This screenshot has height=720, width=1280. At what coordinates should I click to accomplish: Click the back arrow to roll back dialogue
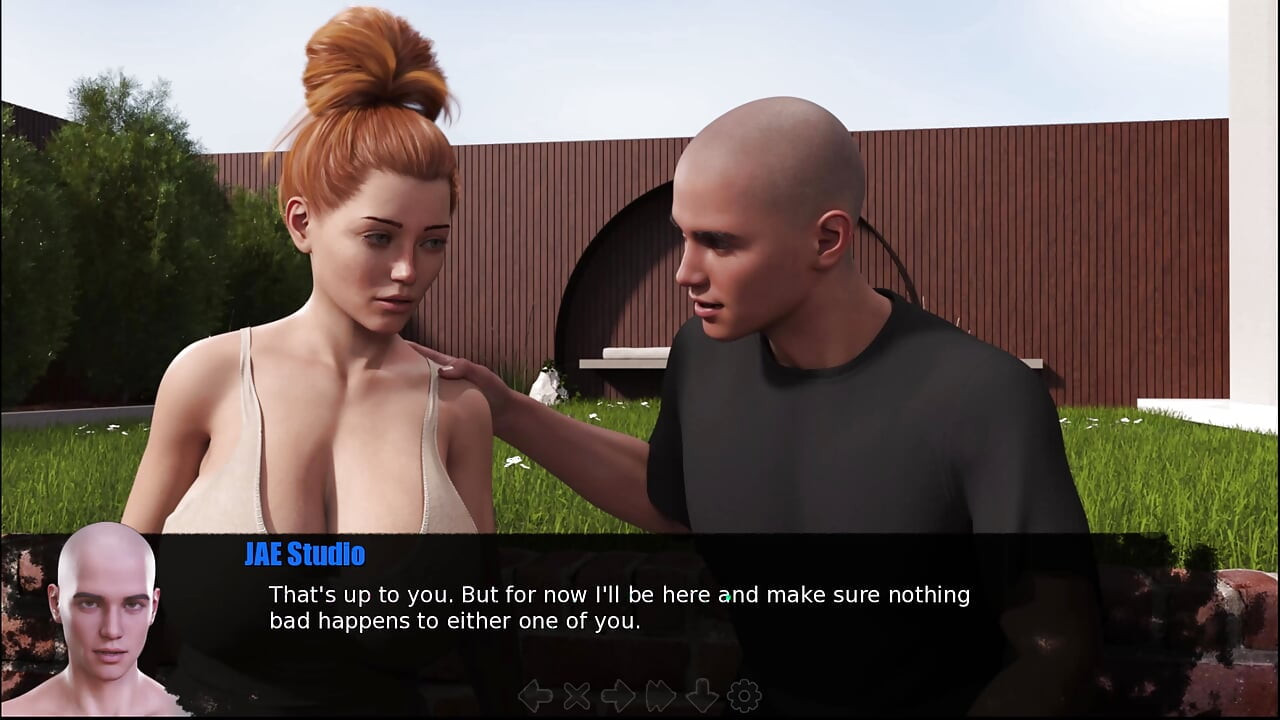tap(535, 696)
